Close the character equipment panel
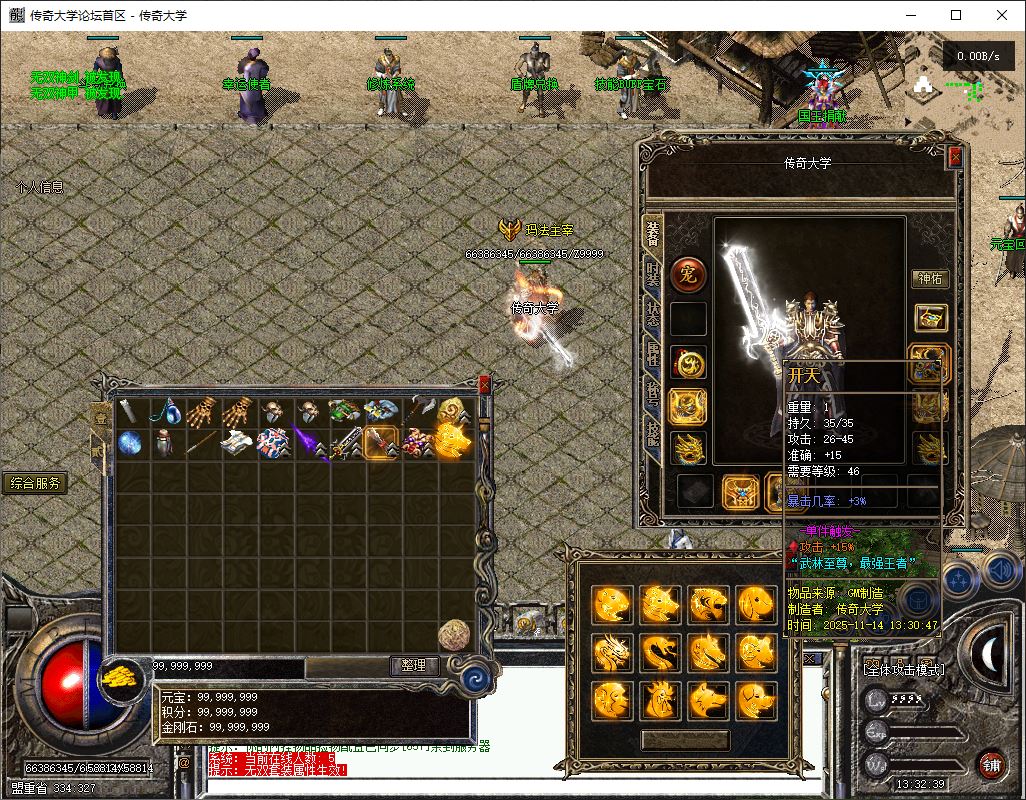The height and width of the screenshot is (800, 1026). coord(955,157)
